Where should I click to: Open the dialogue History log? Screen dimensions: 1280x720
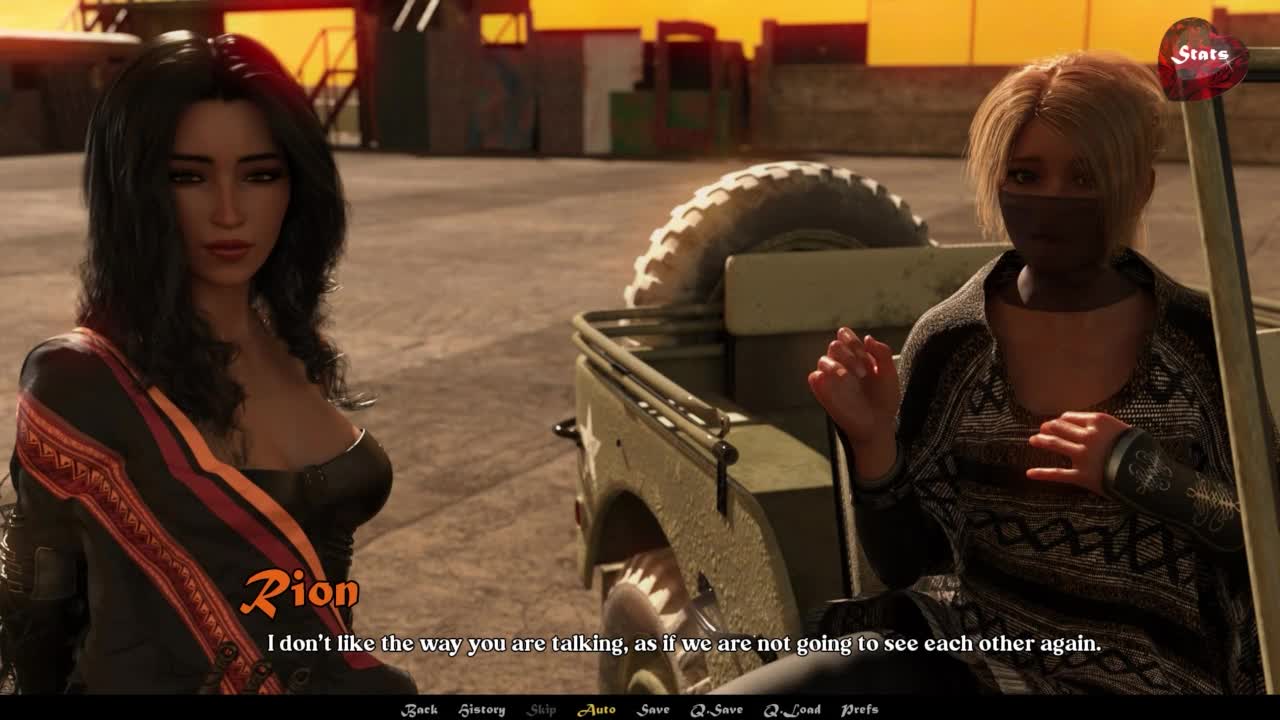click(481, 710)
